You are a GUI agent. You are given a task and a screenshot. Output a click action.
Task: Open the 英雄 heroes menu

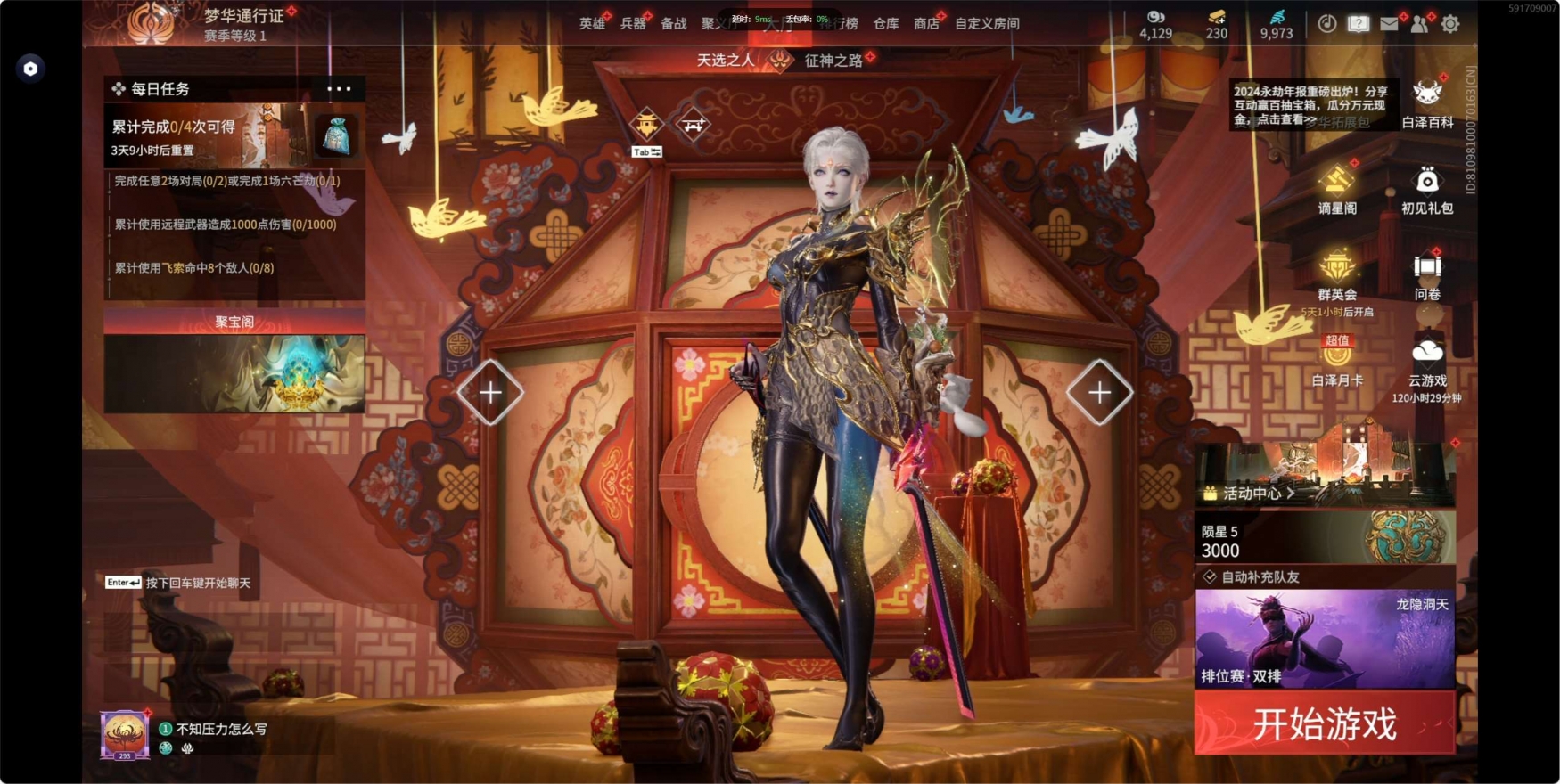tap(591, 24)
